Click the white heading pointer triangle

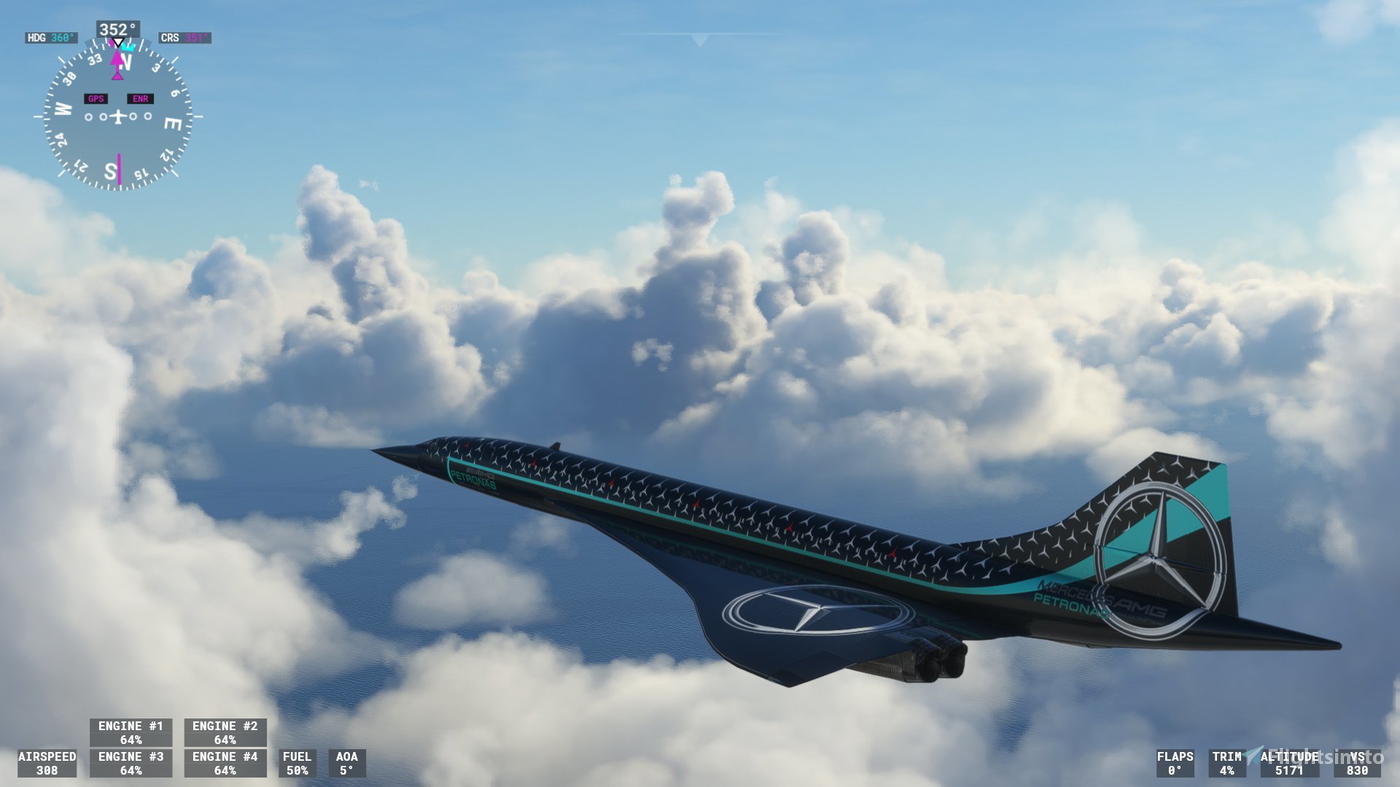(x=118, y=42)
